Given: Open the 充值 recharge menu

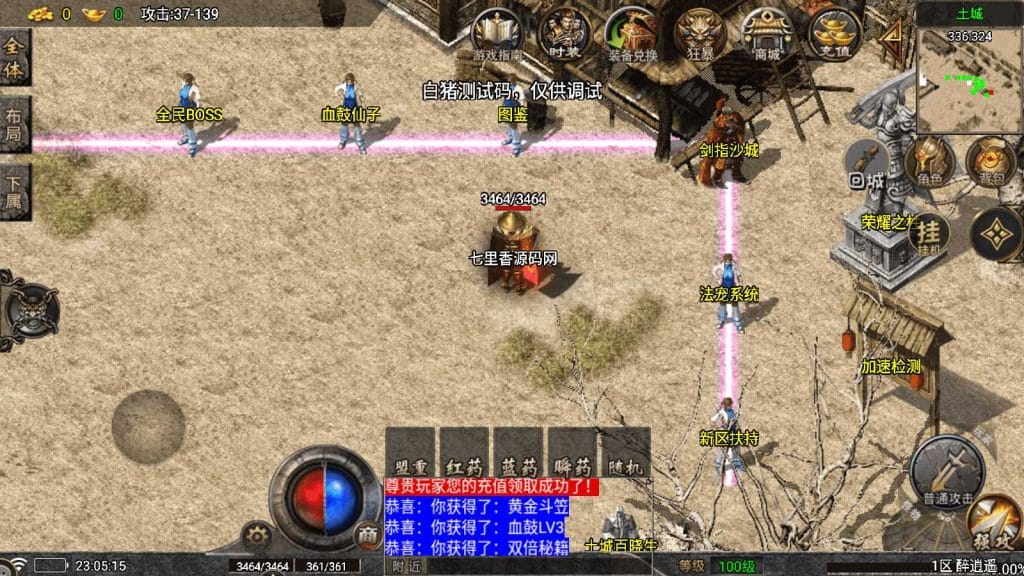Looking at the screenshot, I should 834,35.
